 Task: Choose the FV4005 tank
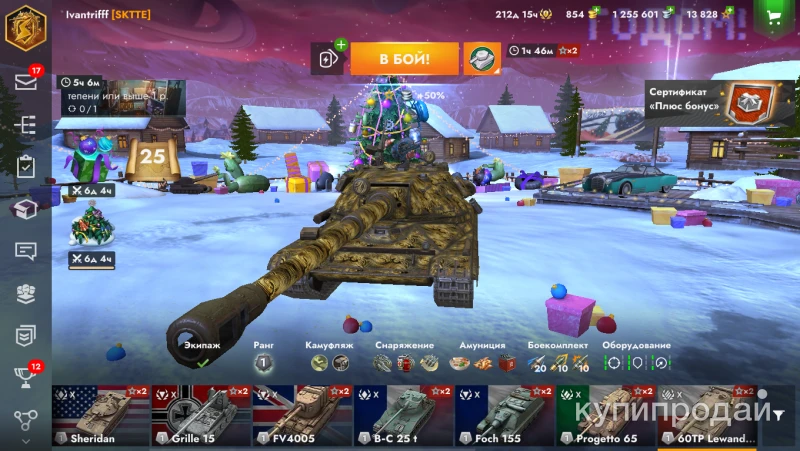point(302,416)
